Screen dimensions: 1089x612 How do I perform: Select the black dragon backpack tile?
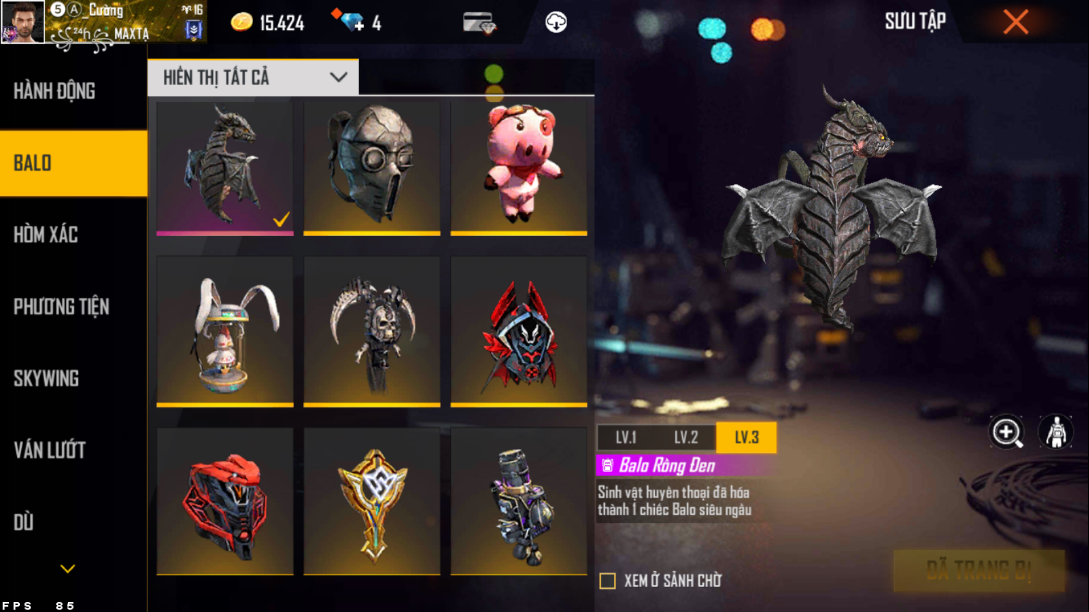point(225,166)
